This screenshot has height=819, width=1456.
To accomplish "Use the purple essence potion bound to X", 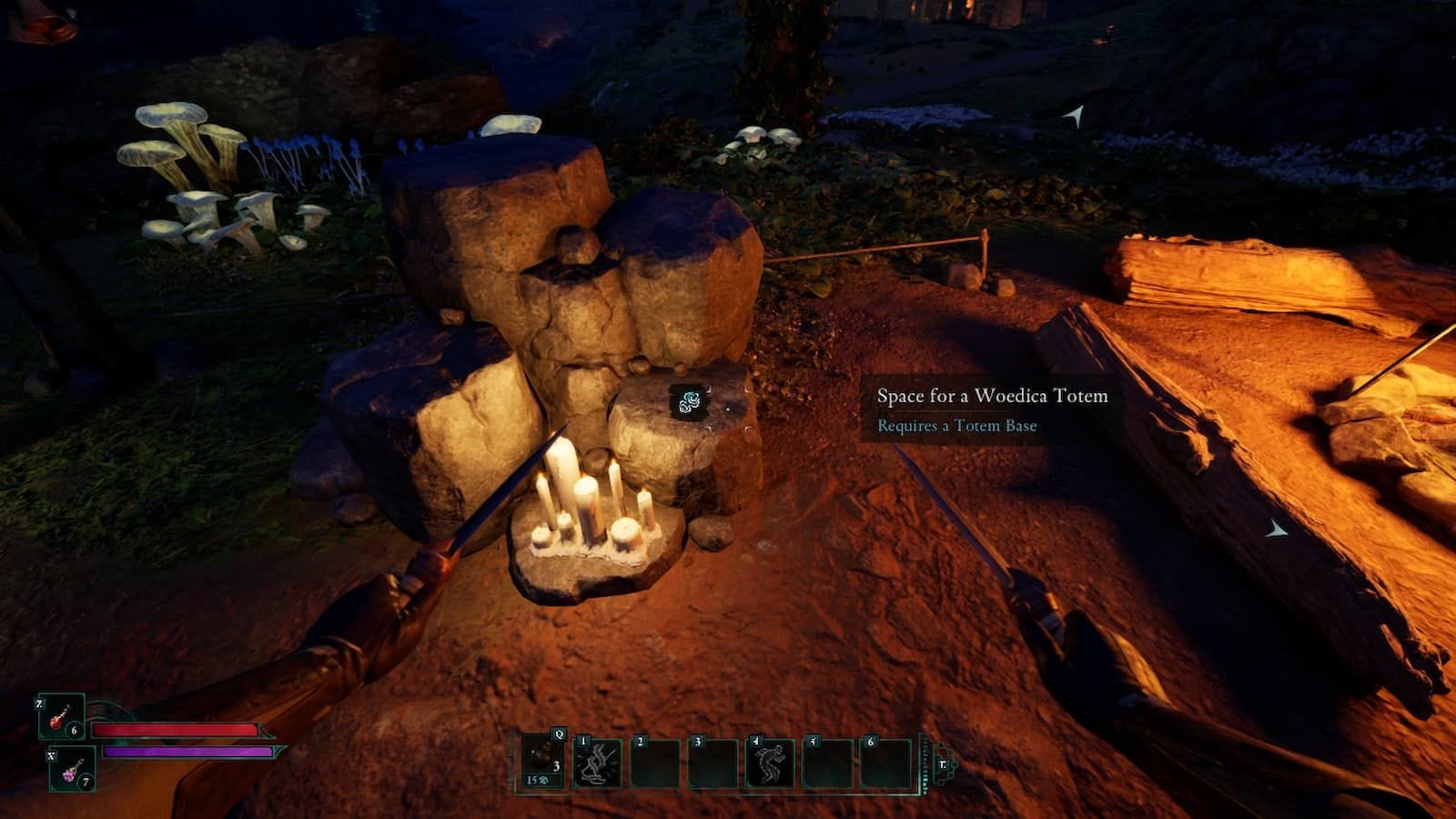I will [71, 772].
